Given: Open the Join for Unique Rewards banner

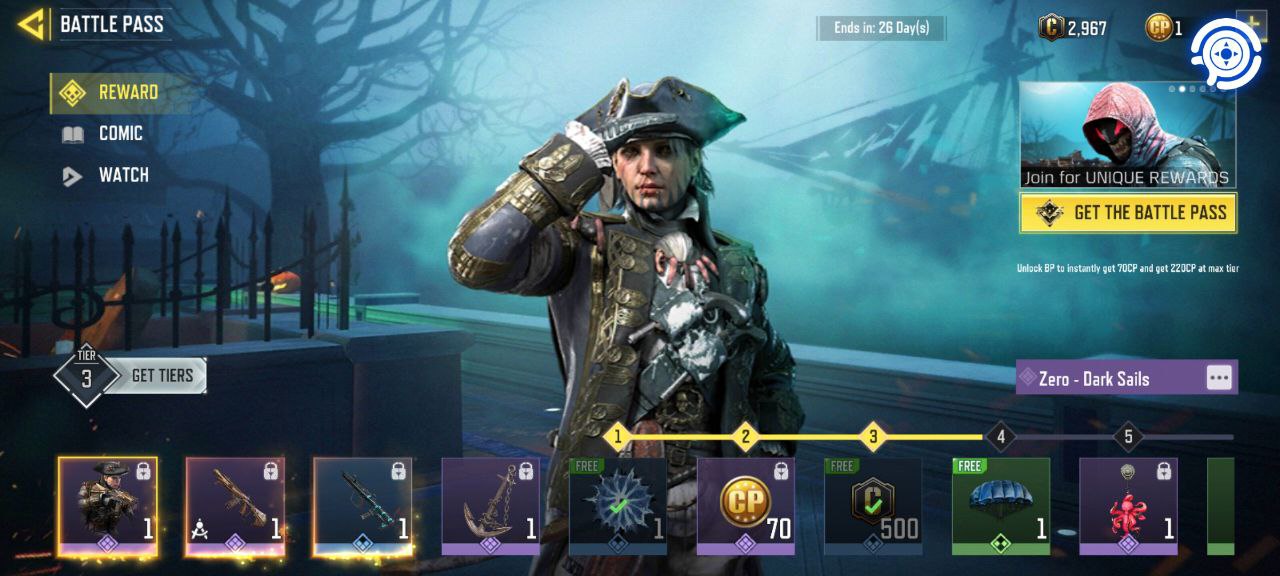Looking at the screenshot, I should click(x=1127, y=136).
